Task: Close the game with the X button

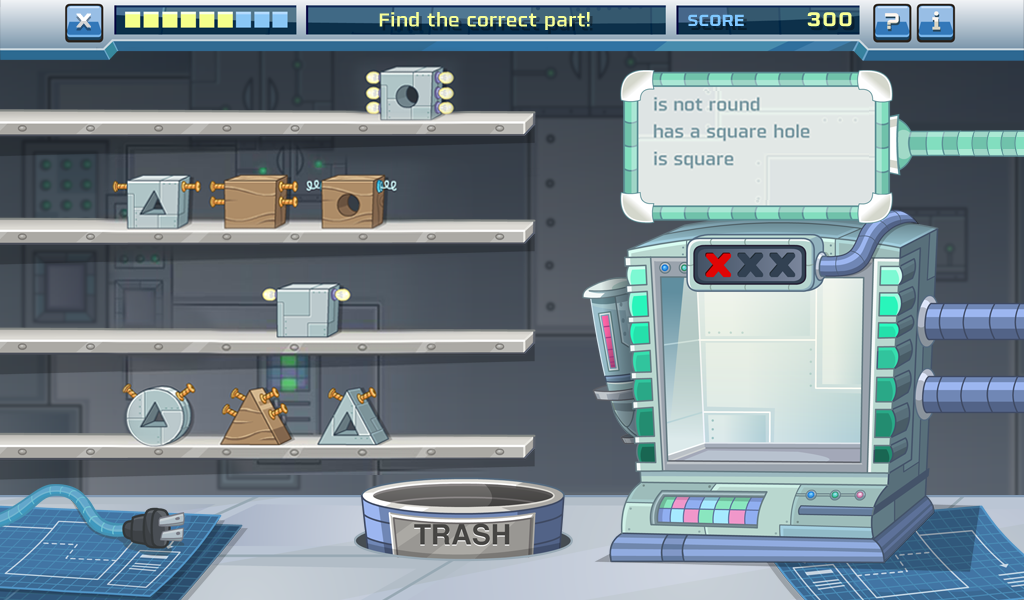Action: [x=84, y=22]
